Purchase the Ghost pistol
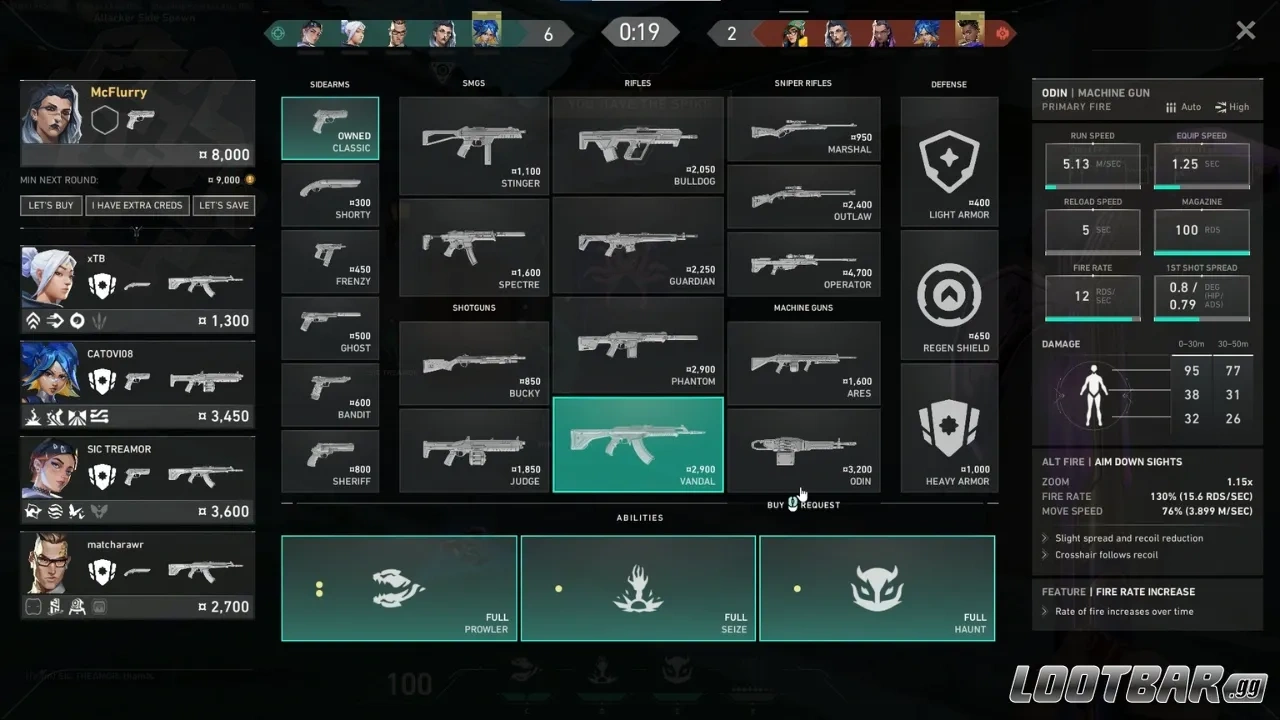The height and width of the screenshot is (720, 1280). pos(330,328)
